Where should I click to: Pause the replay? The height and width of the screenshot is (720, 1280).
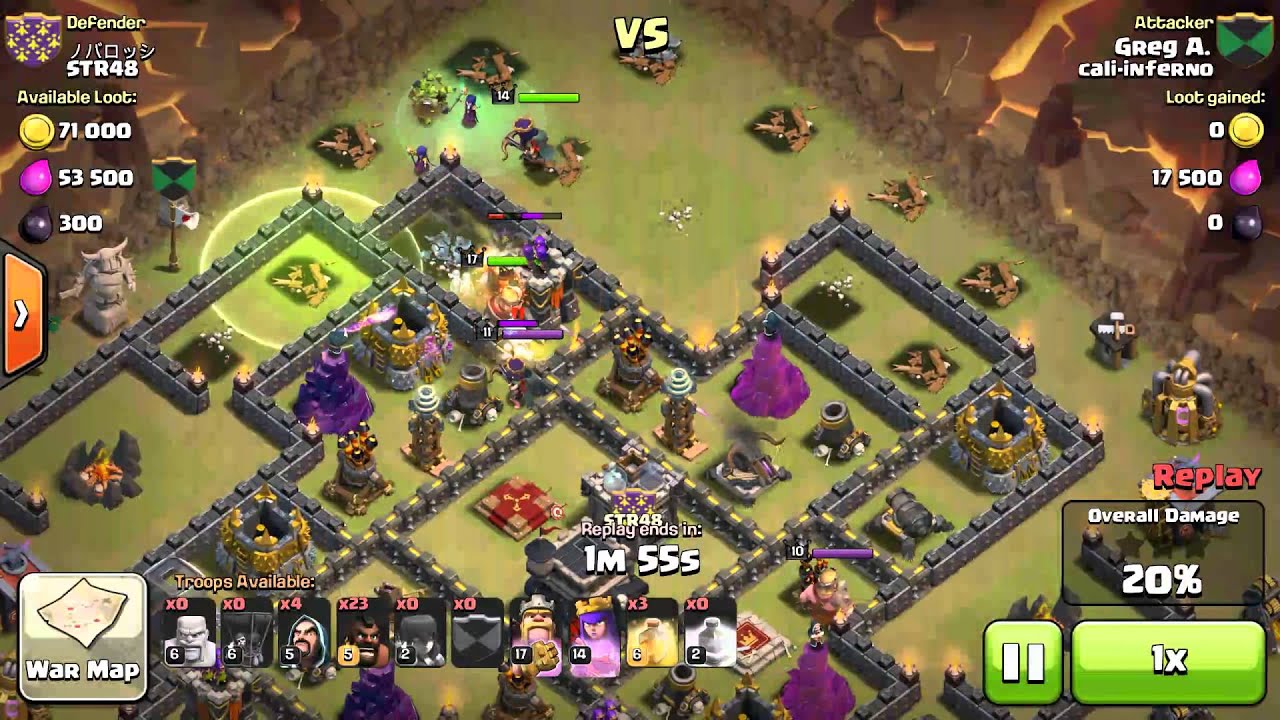[1022, 660]
